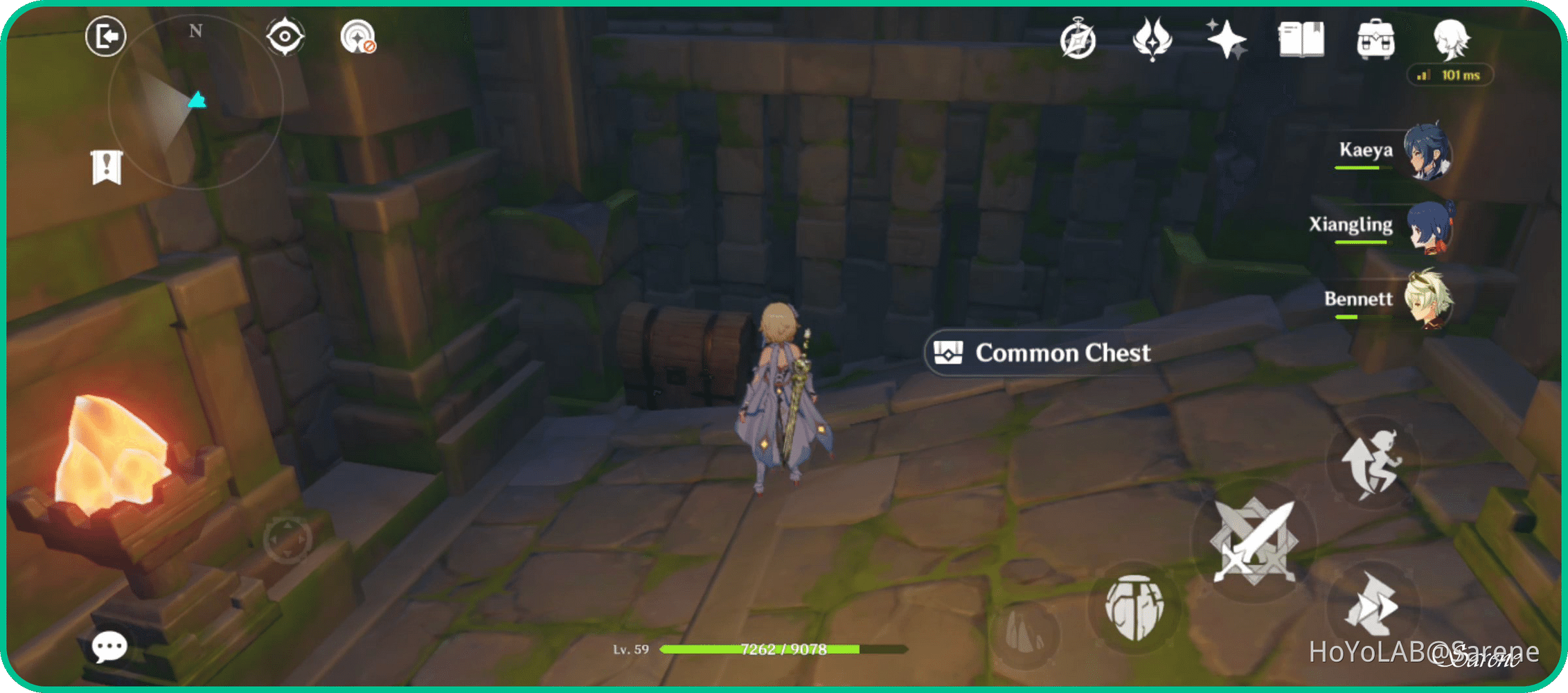Open the Archive book icon

(1301, 40)
